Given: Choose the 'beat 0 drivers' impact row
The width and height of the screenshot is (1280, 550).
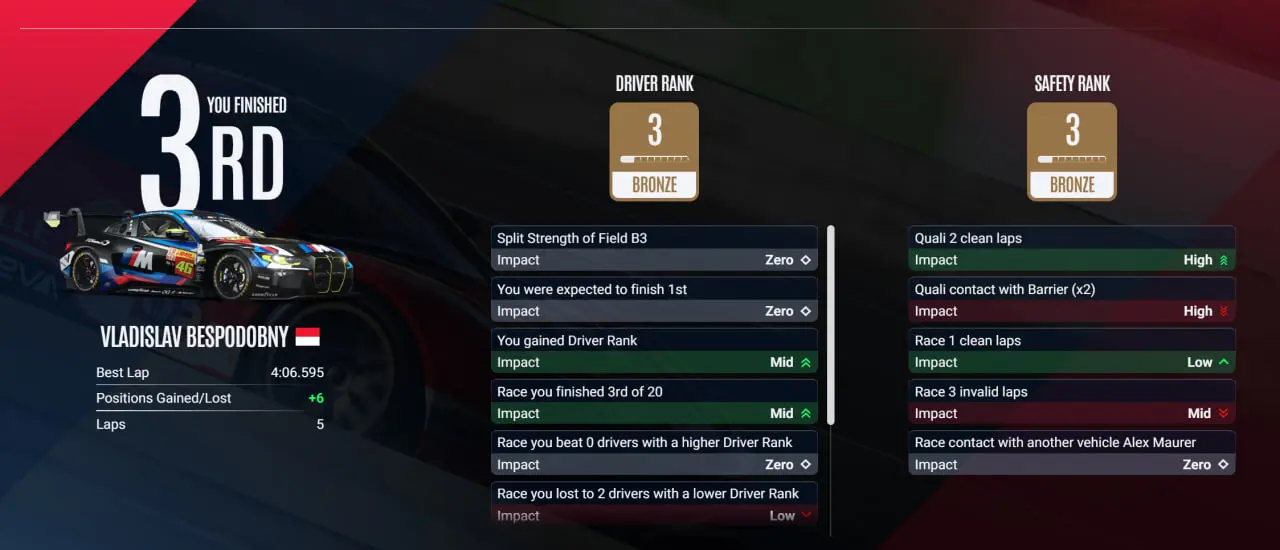Looking at the screenshot, I should click(654, 452).
